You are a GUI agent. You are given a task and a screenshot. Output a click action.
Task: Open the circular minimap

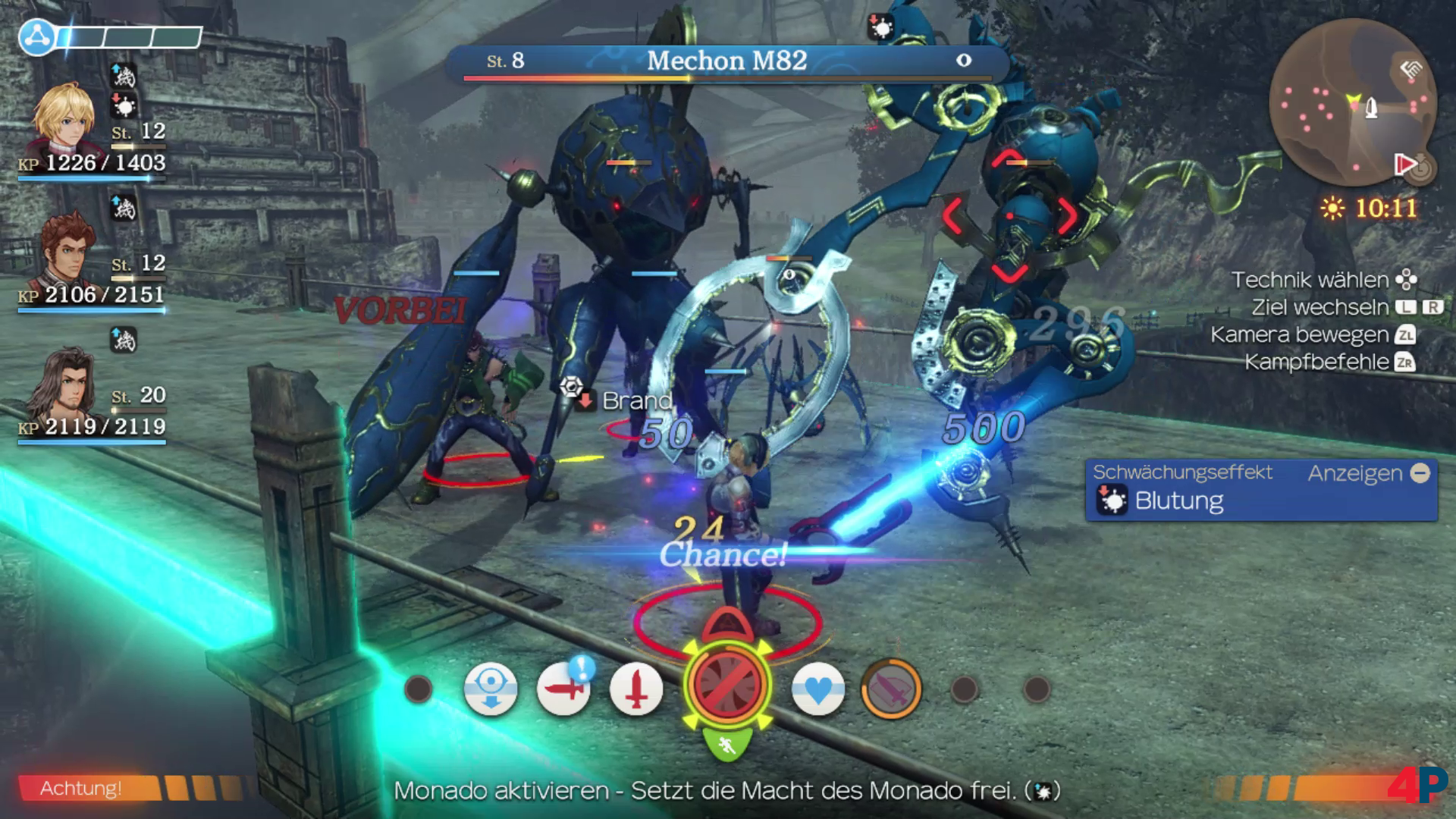tap(1351, 104)
